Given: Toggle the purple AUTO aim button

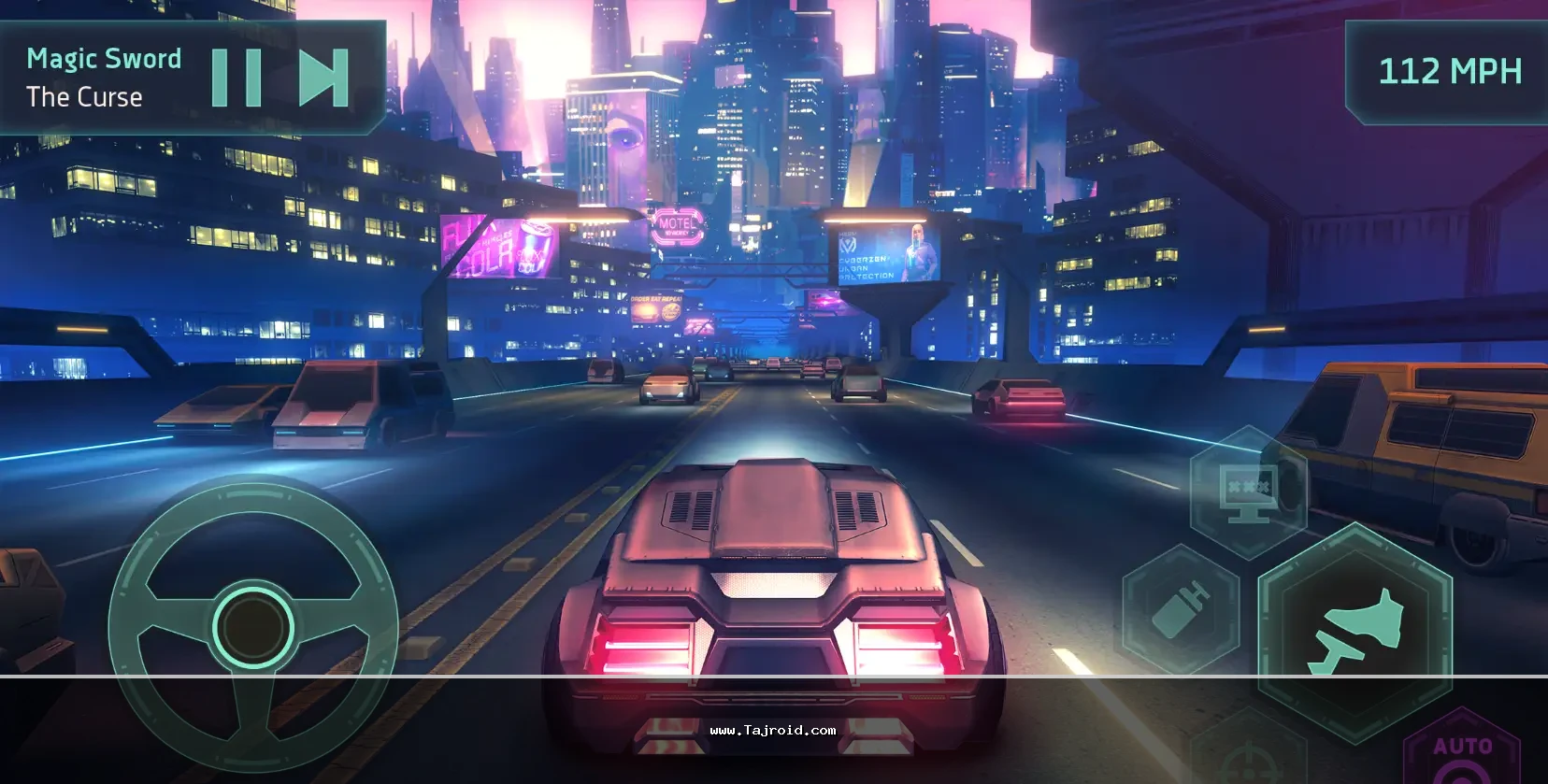Looking at the screenshot, I should [x=1463, y=752].
